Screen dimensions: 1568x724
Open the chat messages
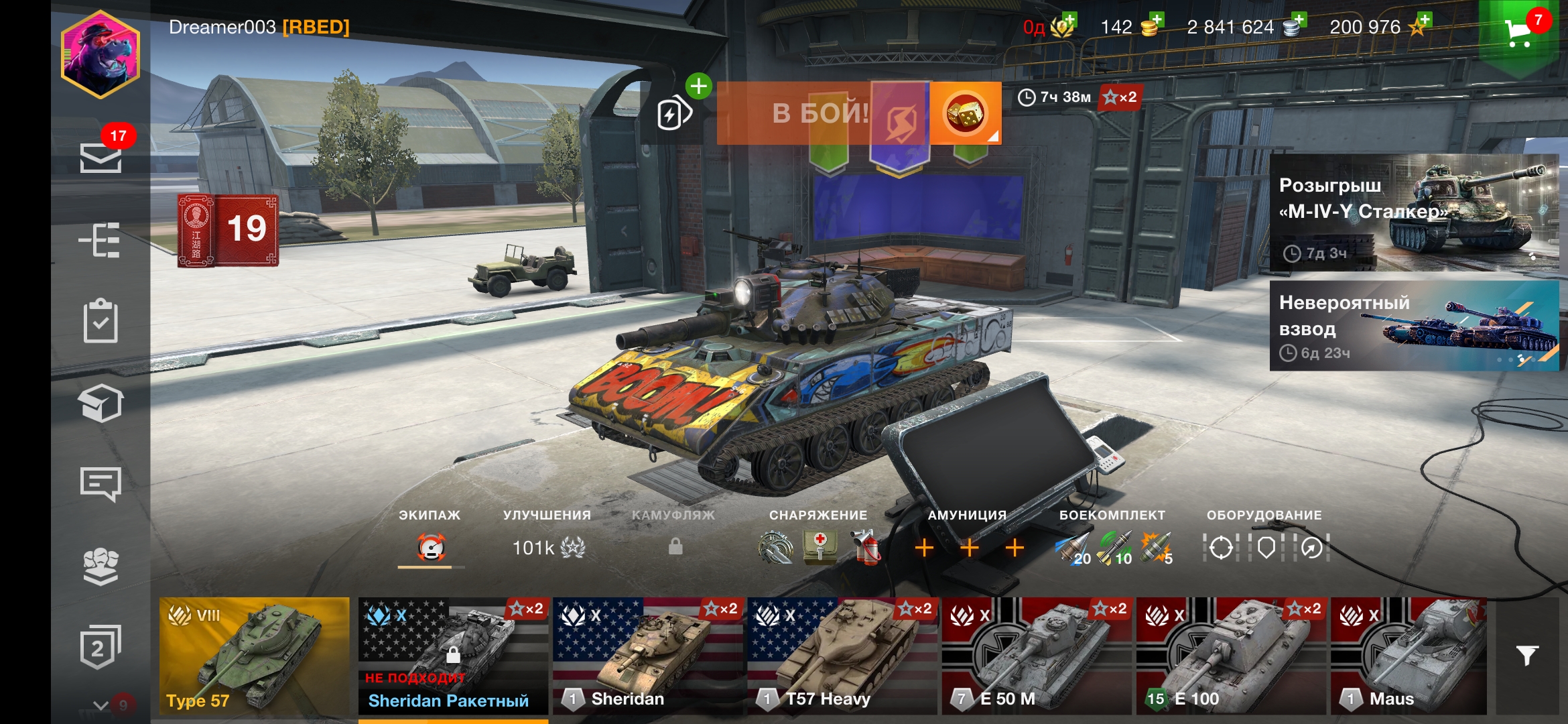click(101, 484)
